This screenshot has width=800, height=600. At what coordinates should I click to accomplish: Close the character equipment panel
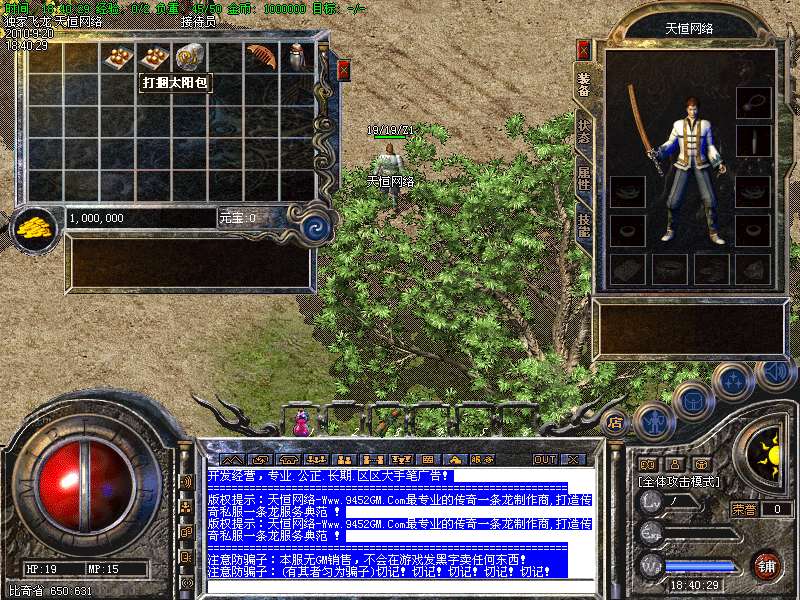(x=584, y=49)
